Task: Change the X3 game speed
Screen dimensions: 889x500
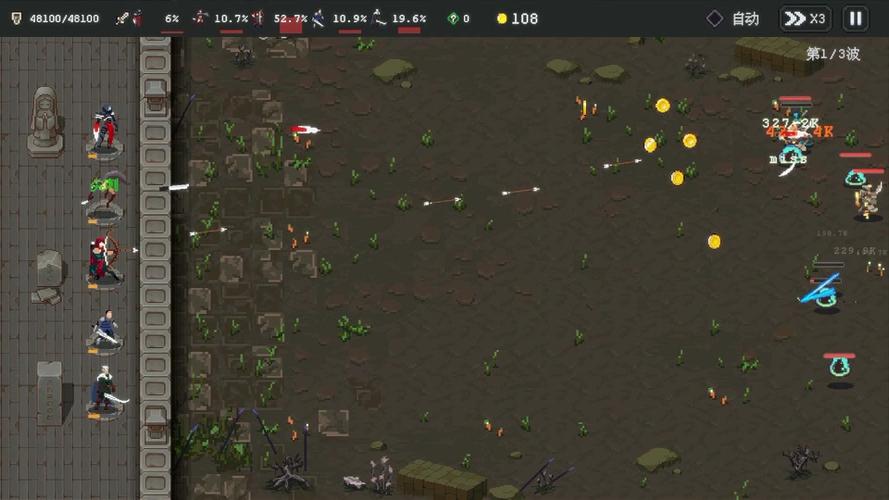Action: coord(804,18)
